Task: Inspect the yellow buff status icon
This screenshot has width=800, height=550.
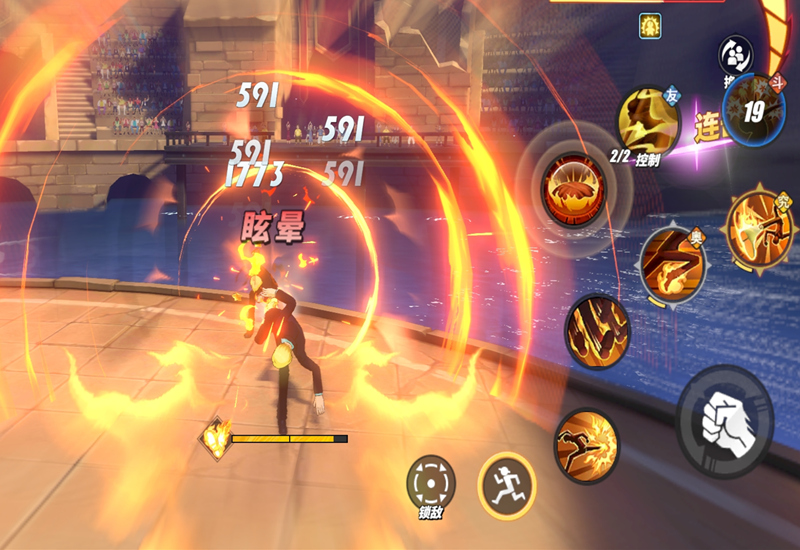Action: click(652, 24)
